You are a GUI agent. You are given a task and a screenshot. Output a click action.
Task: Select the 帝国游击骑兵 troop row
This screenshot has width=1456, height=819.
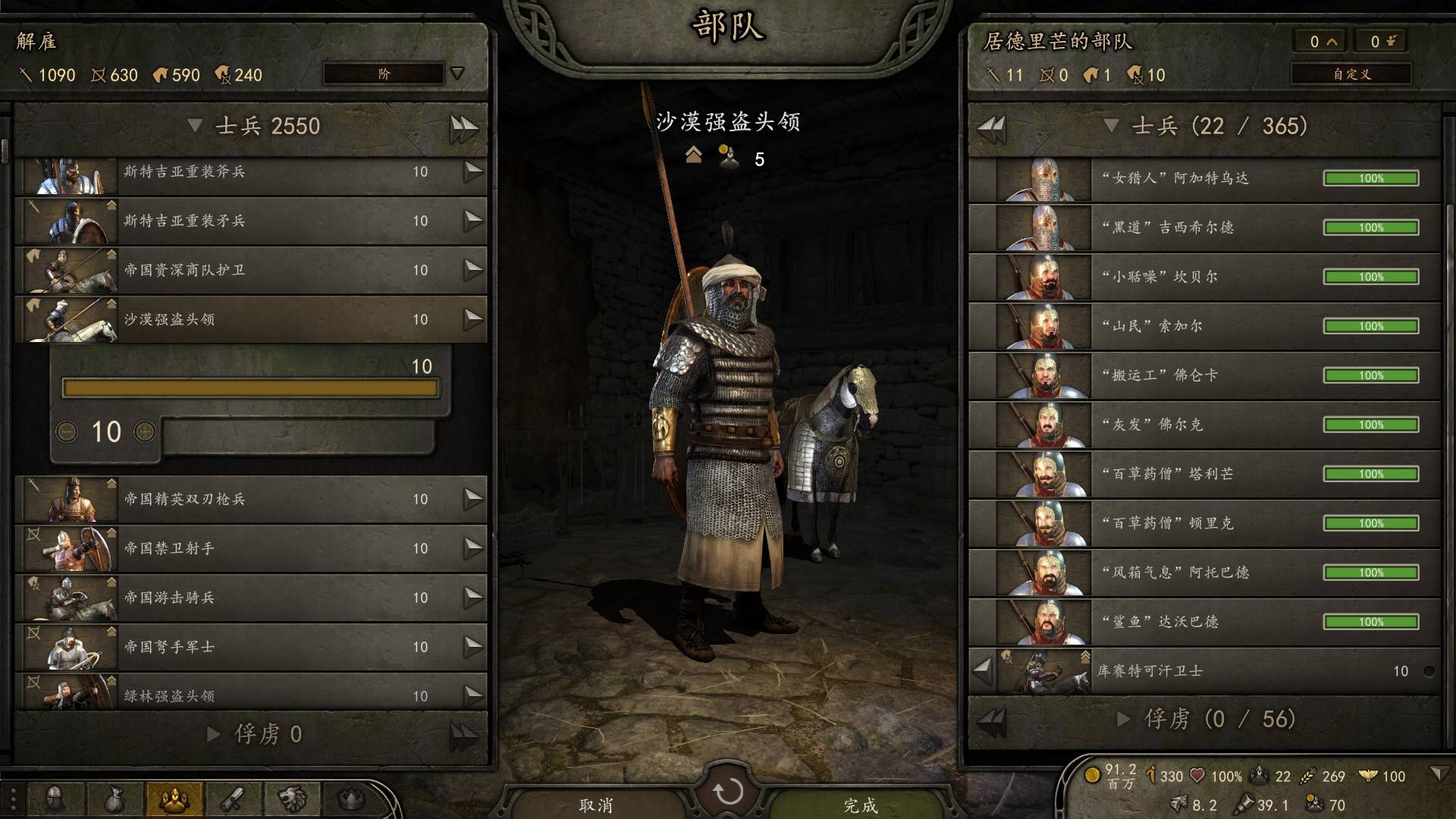[x=250, y=598]
